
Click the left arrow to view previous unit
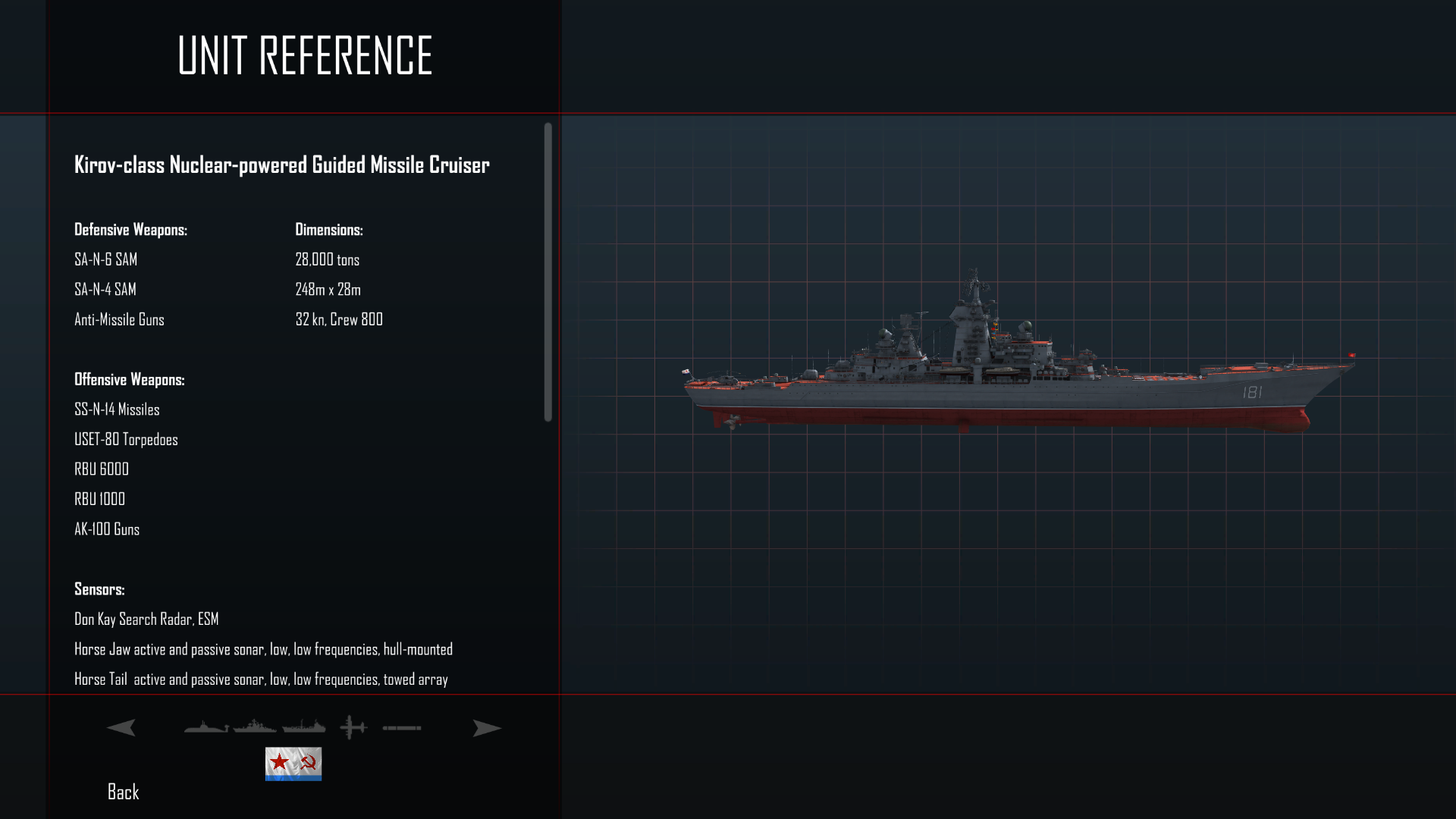(121, 727)
